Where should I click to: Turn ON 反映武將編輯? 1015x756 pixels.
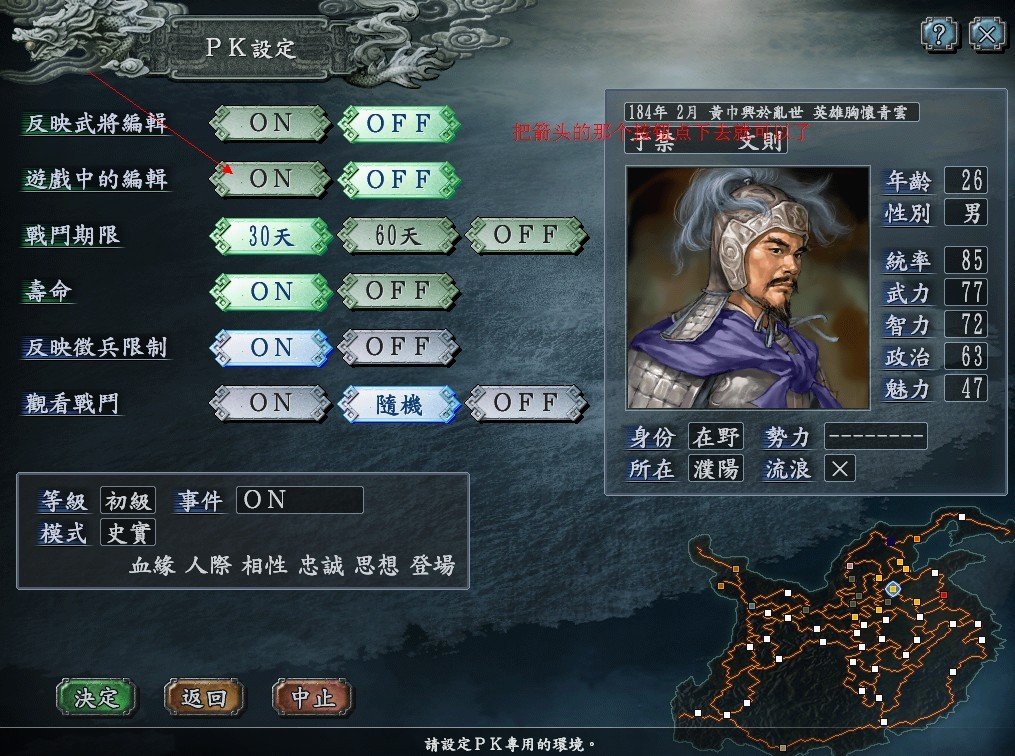[270, 124]
